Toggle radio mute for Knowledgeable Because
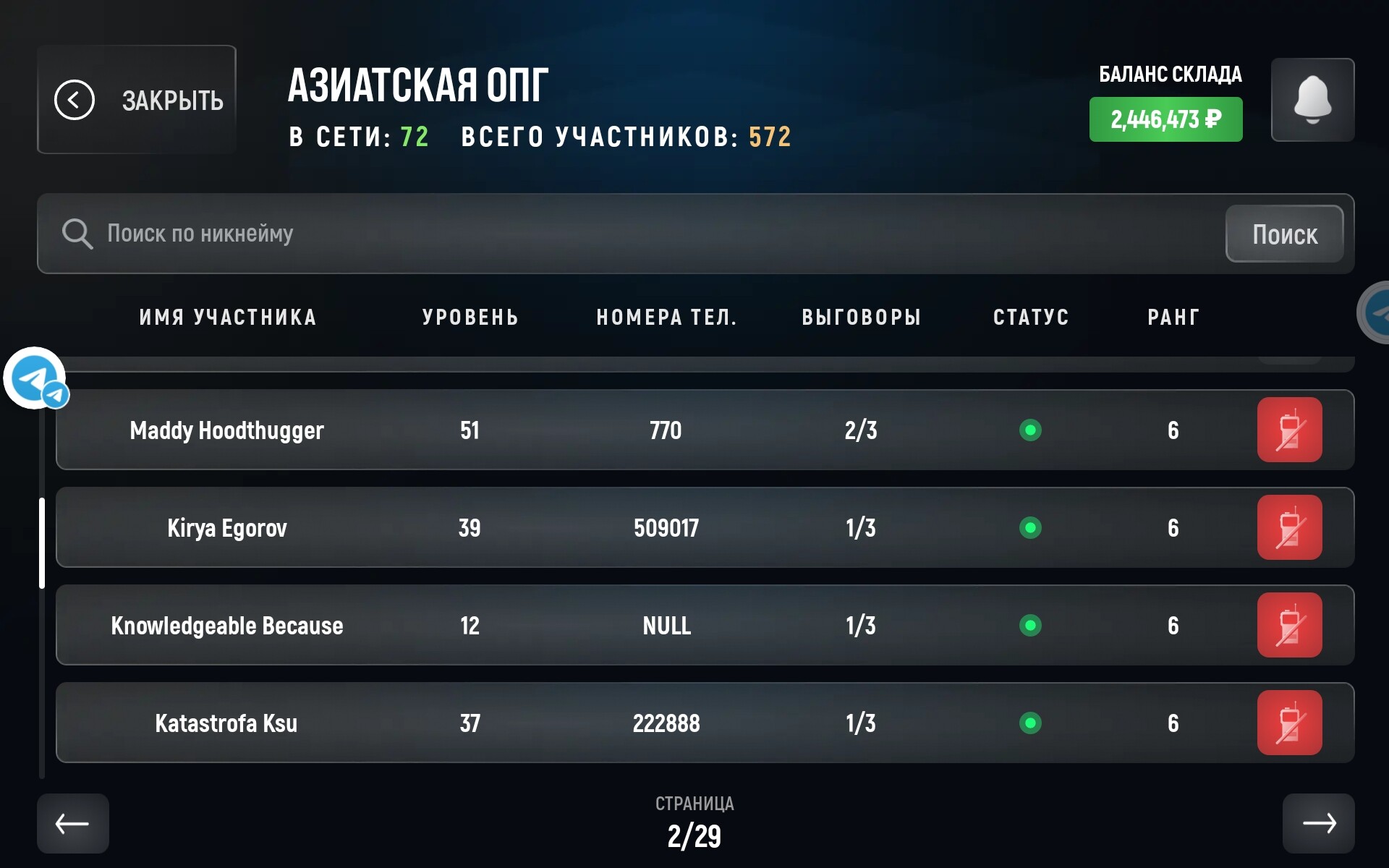Viewport: 1389px width, 868px height. point(1289,626)
